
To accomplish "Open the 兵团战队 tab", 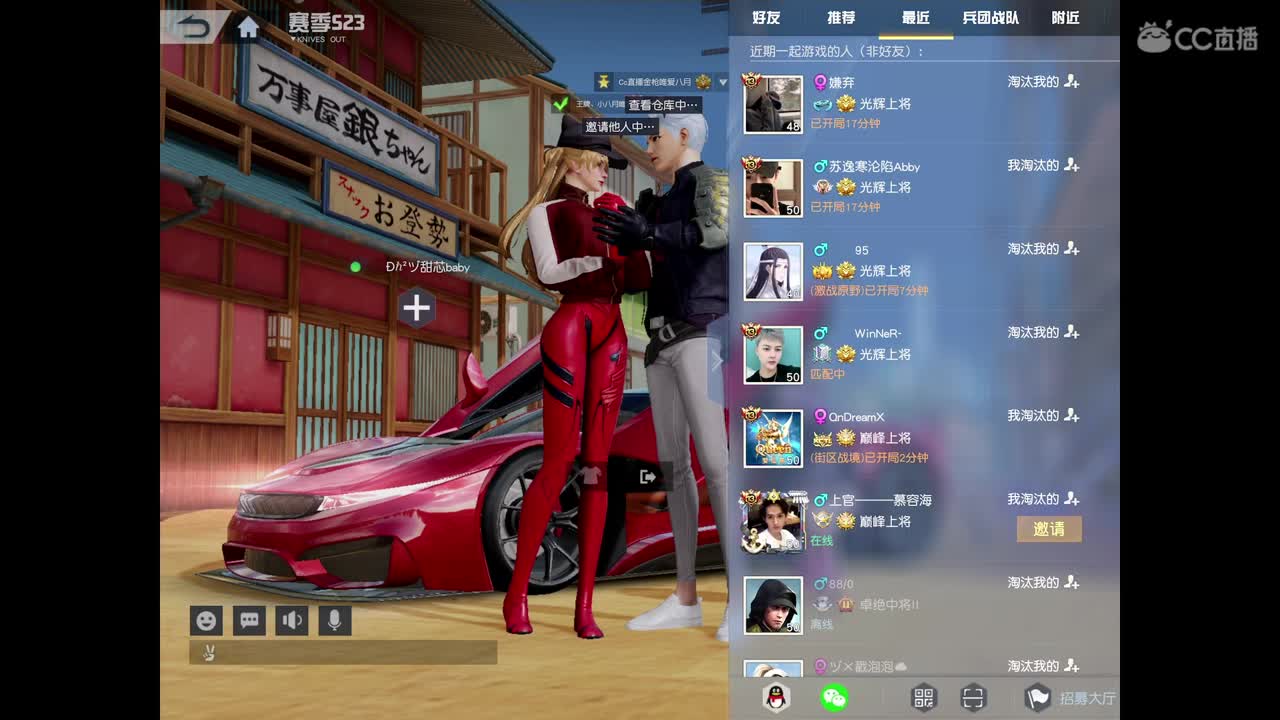I will point(992,18).
